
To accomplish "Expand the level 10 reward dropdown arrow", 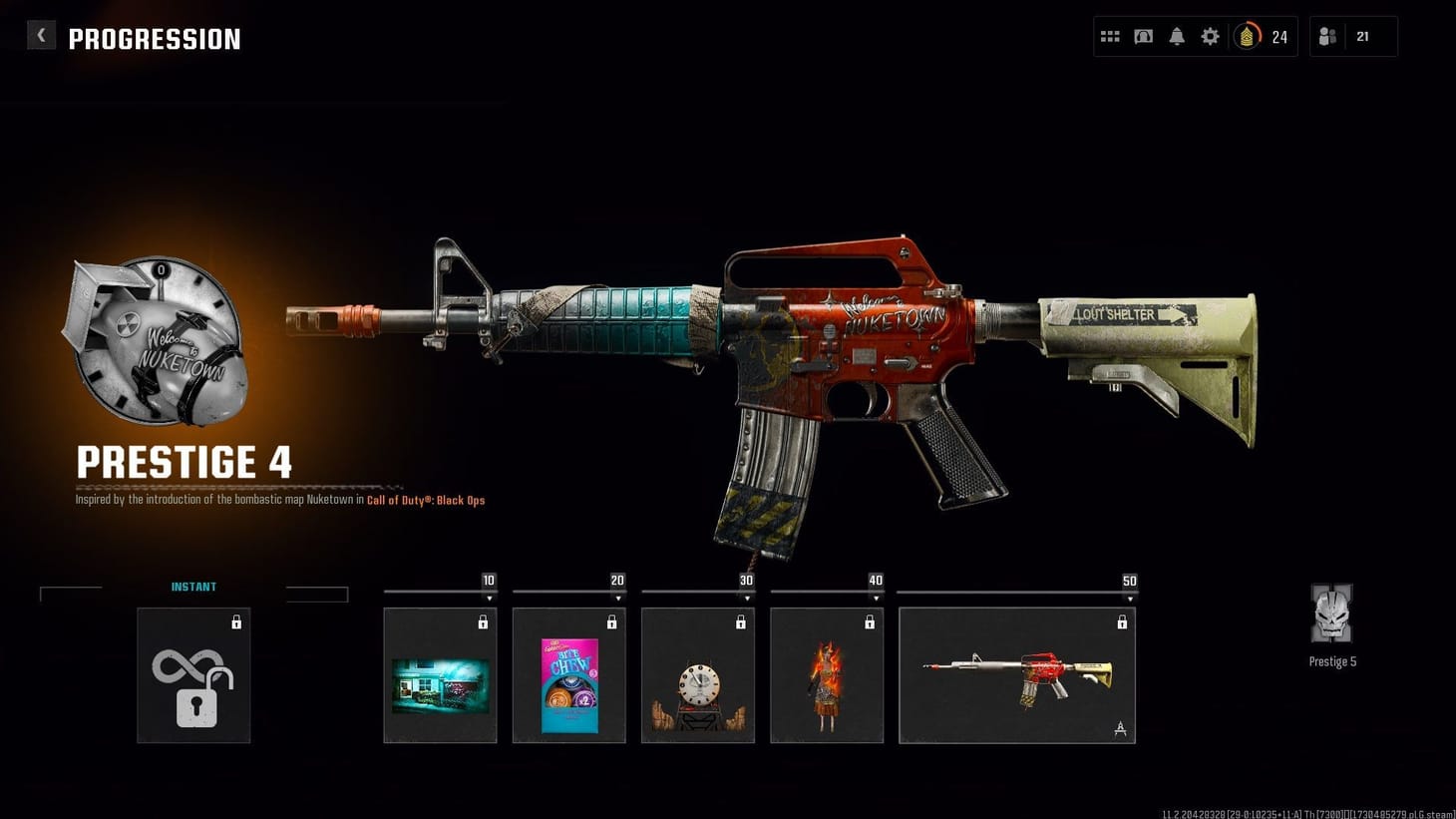I will pos(490,597).
